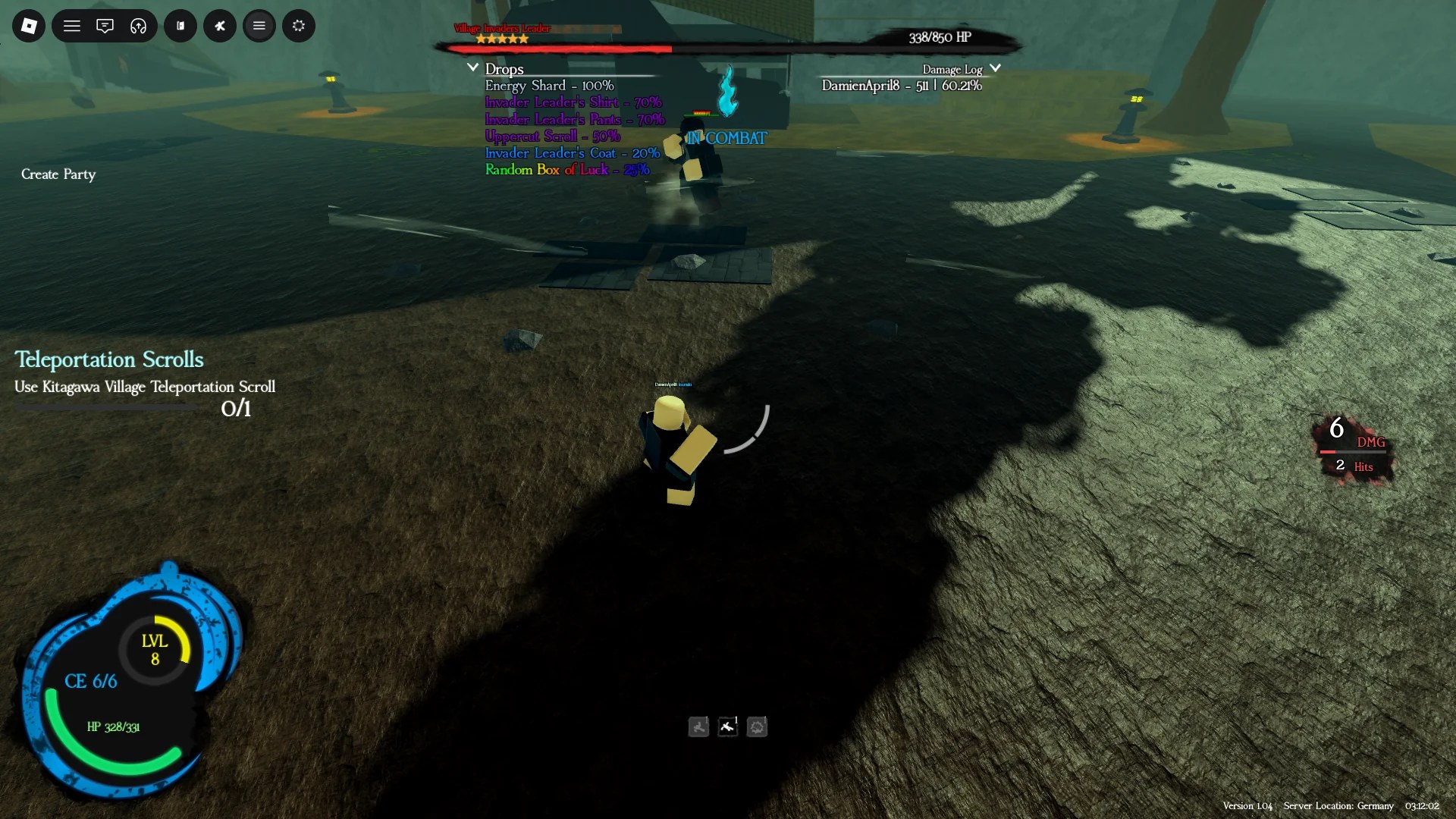Open the Drops header entry

[x=504, y=68]
